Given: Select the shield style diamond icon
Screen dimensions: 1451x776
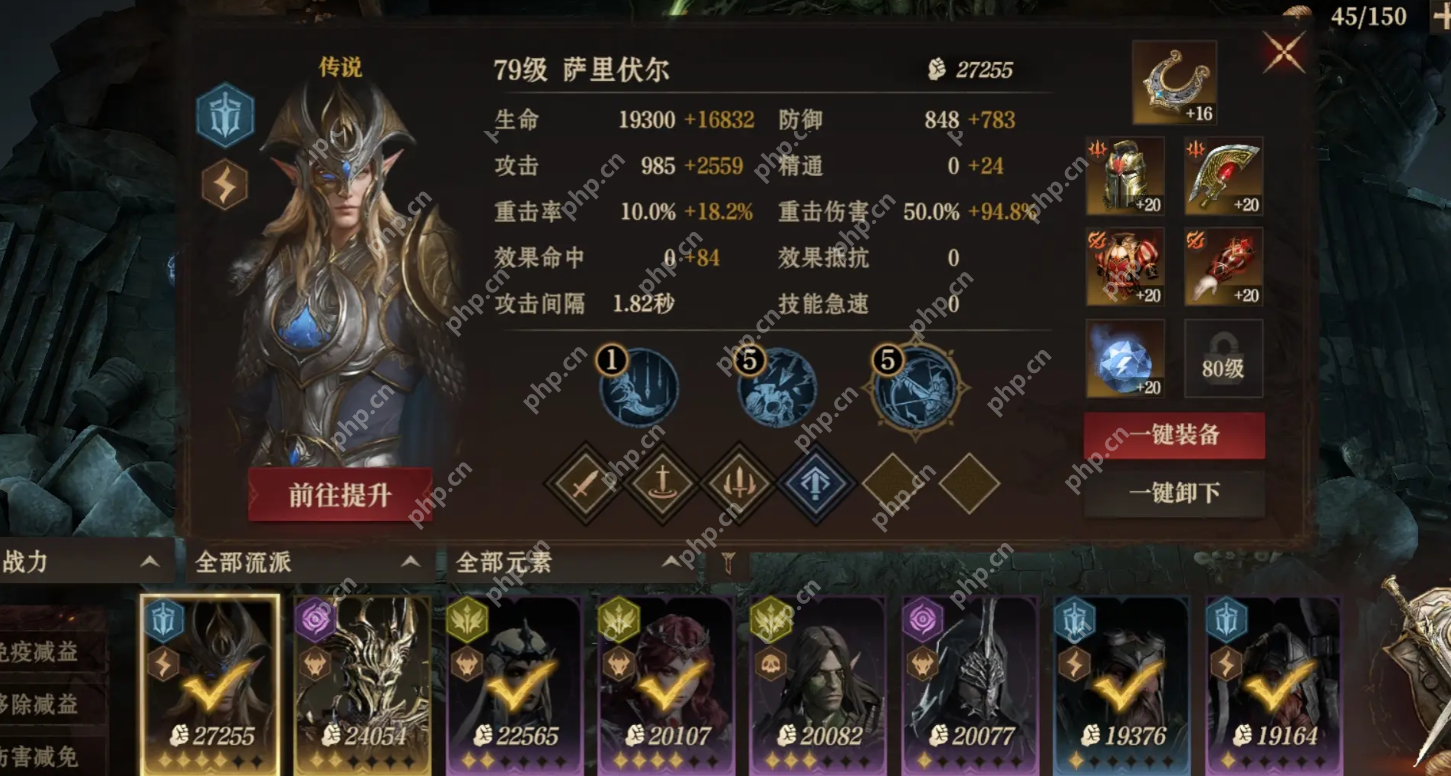Looking at the screenshot, I should (814, 484).
